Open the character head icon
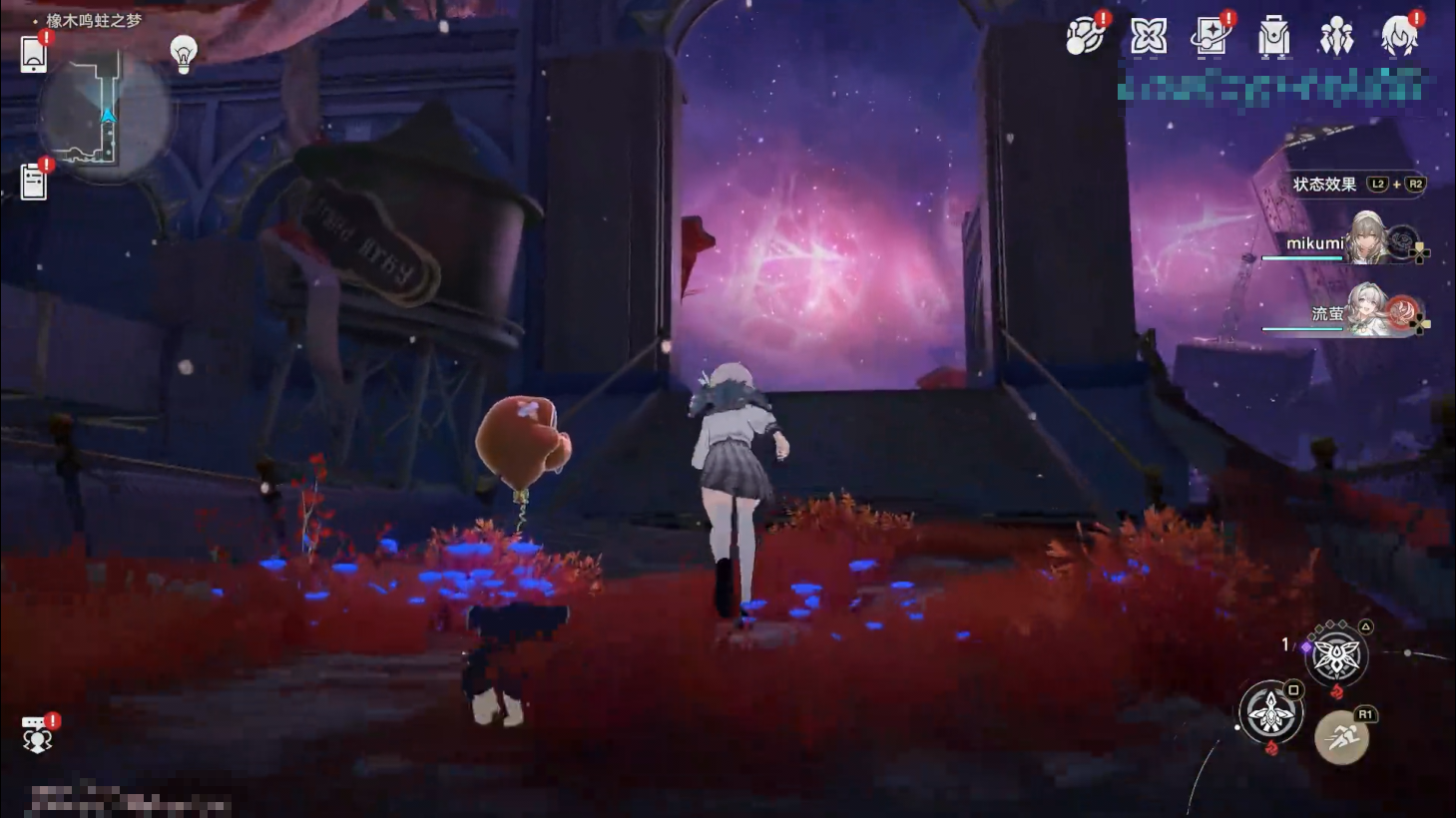The width and height of the screenshot is (1456, 818). 1399,38
